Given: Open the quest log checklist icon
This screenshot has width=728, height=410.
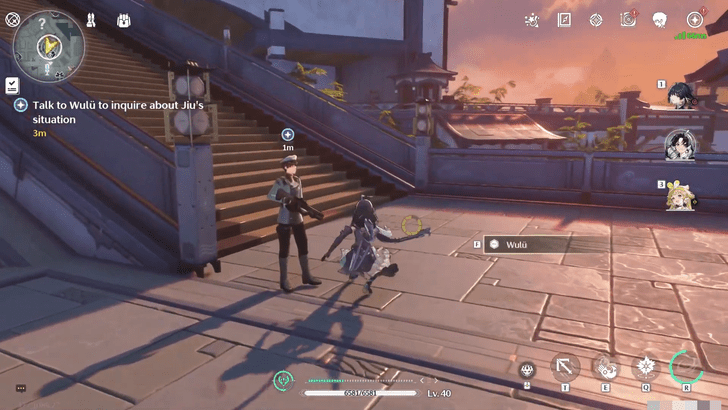Looking at the screenshot, I should coord(12,84).
